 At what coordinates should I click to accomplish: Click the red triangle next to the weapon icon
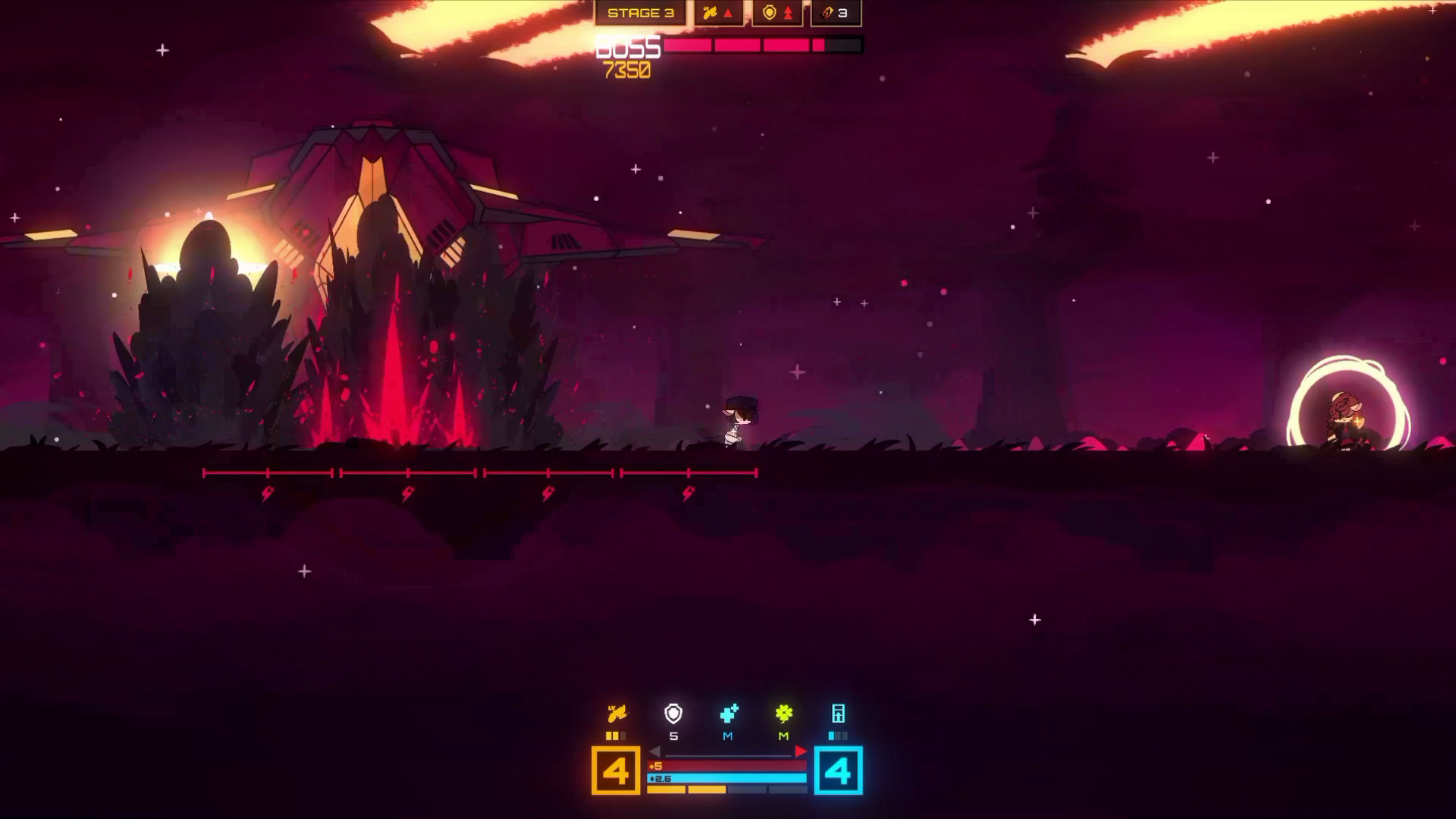[730, 12]
